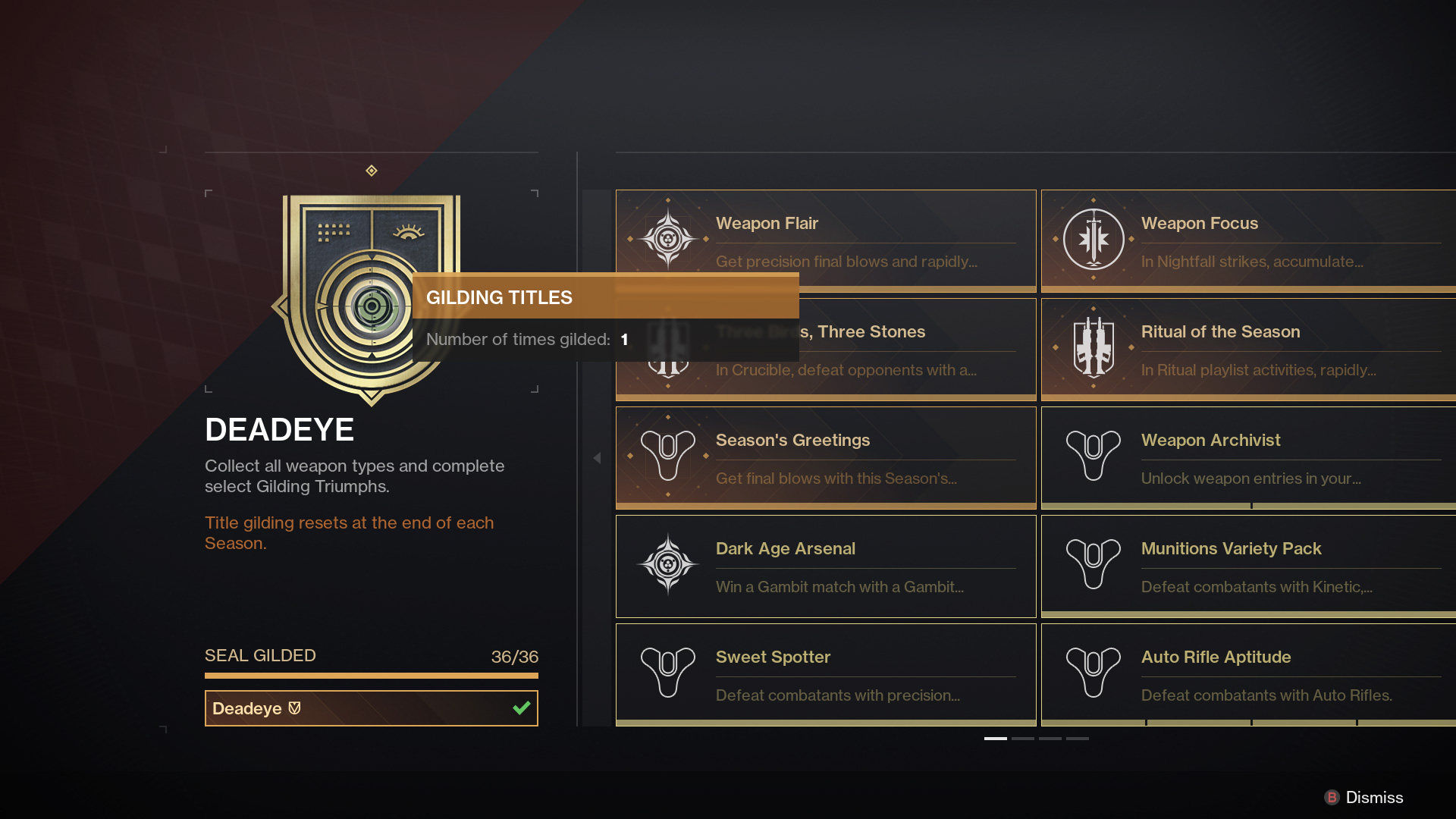
Task: Inspect the Dark Age Arsenal triumph
Action: click(825, 565)
